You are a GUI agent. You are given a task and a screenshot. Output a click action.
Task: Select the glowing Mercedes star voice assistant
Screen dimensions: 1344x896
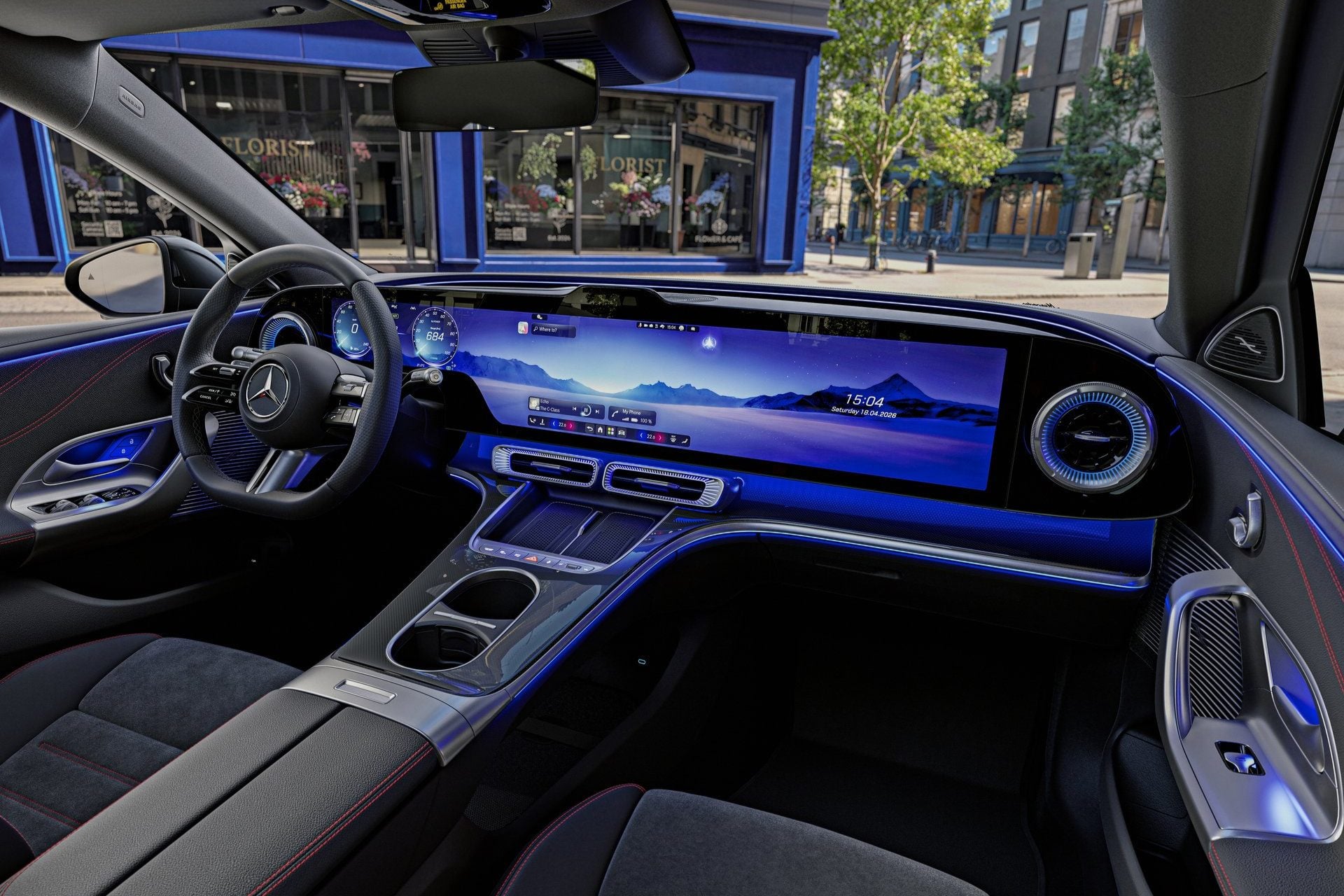tap(710, 342)
